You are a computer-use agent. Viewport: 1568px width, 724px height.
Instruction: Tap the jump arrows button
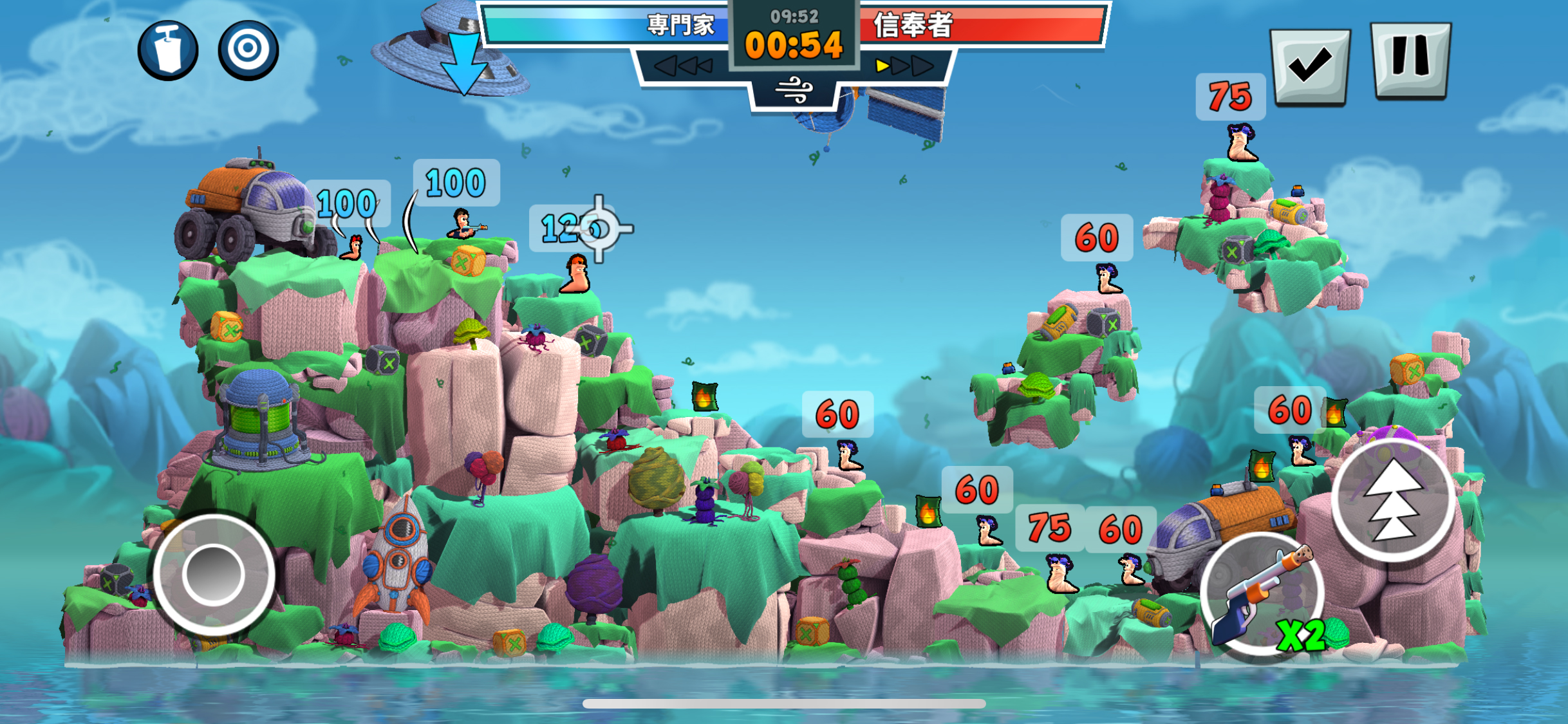[x=1394, y=499]
